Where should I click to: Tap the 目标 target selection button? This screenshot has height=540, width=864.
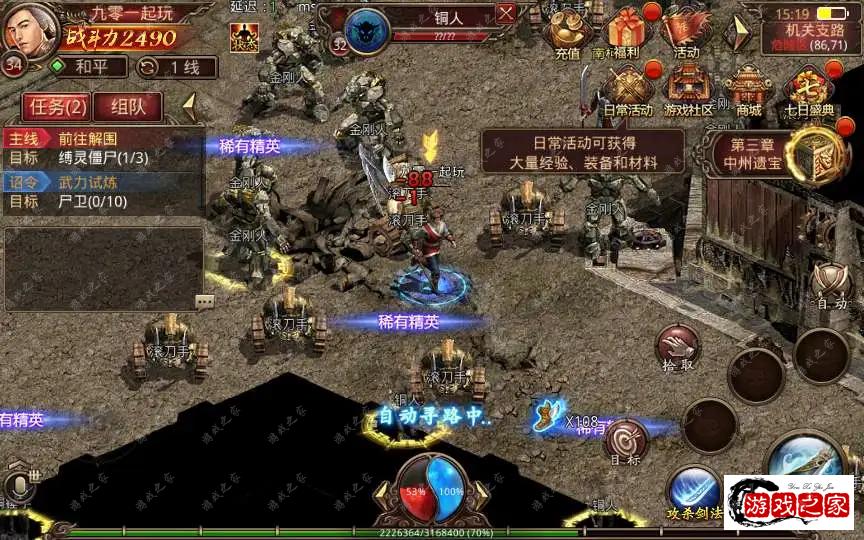pos(625,441)
